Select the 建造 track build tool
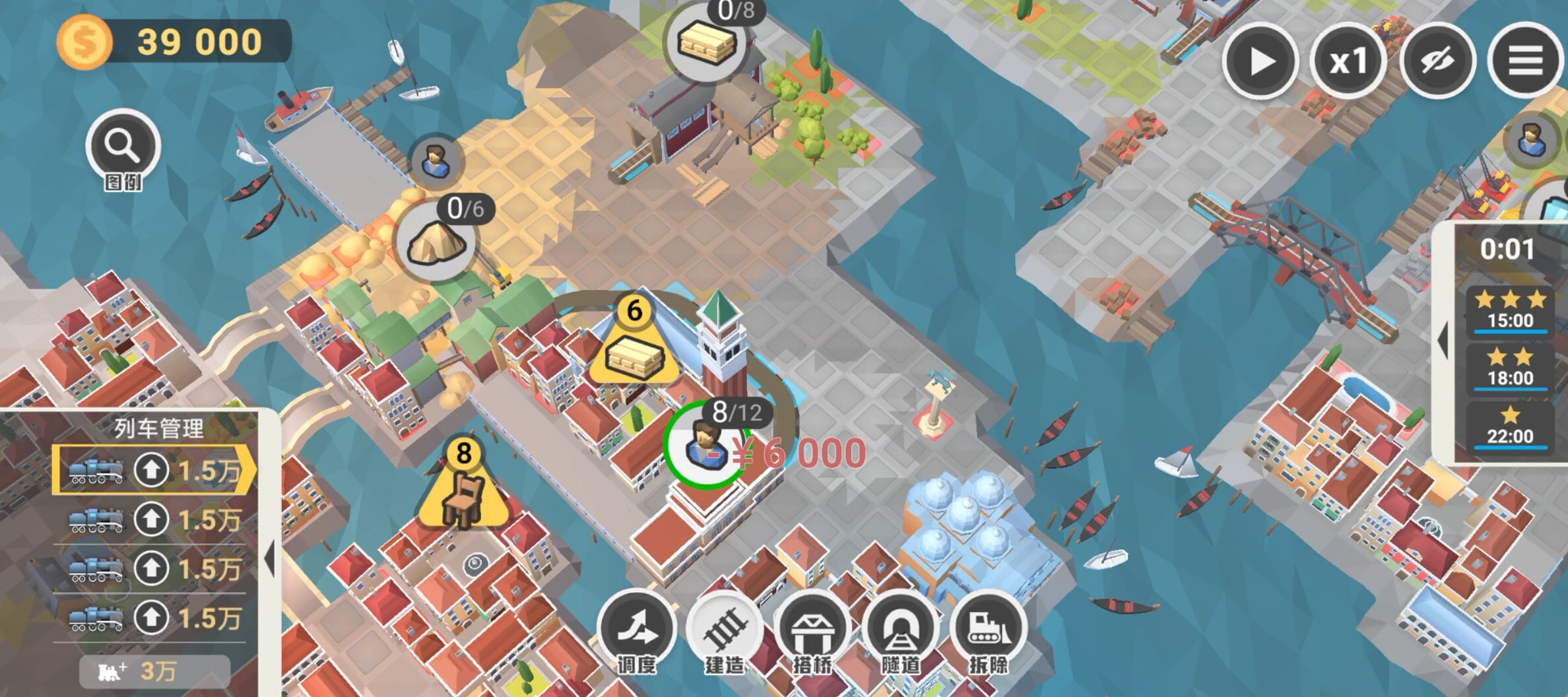Image resolution: width=1568 pixels, height=697 pixels. pos(725,630)
